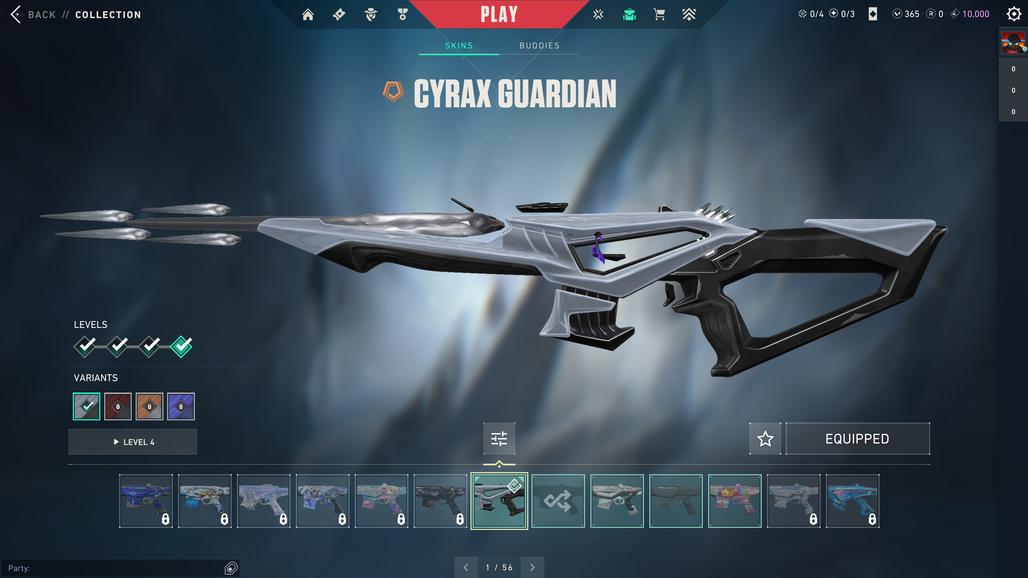Open the skin filter options

pyautogui.click(x=499, y=439)
